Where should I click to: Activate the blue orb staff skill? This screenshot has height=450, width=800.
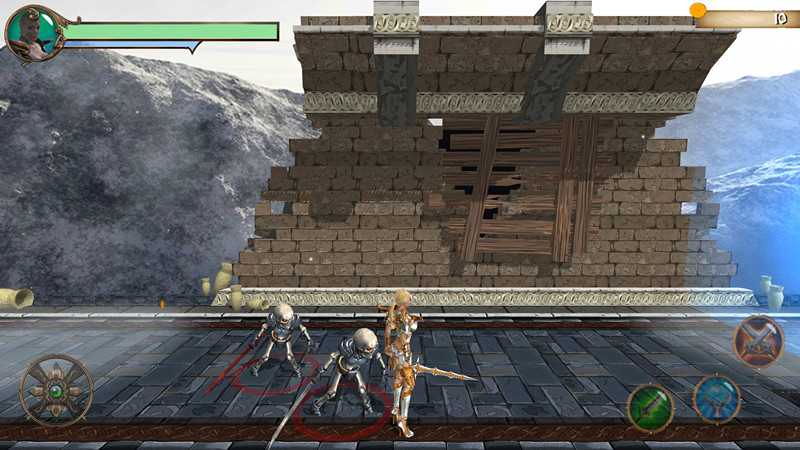coord(716,397)
